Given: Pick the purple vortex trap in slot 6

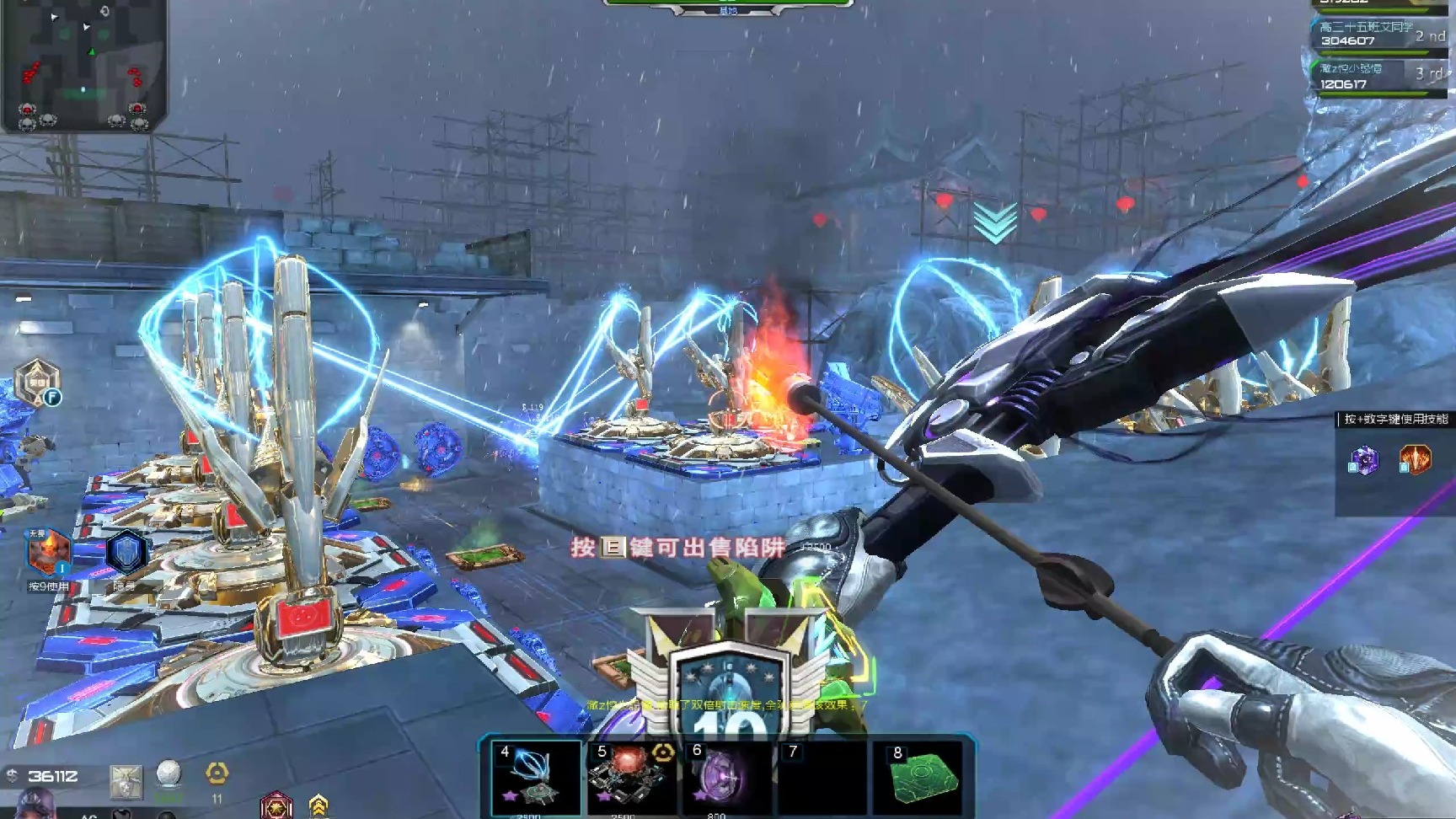Looking at the screenshot, I should click(x=726, y=778).
